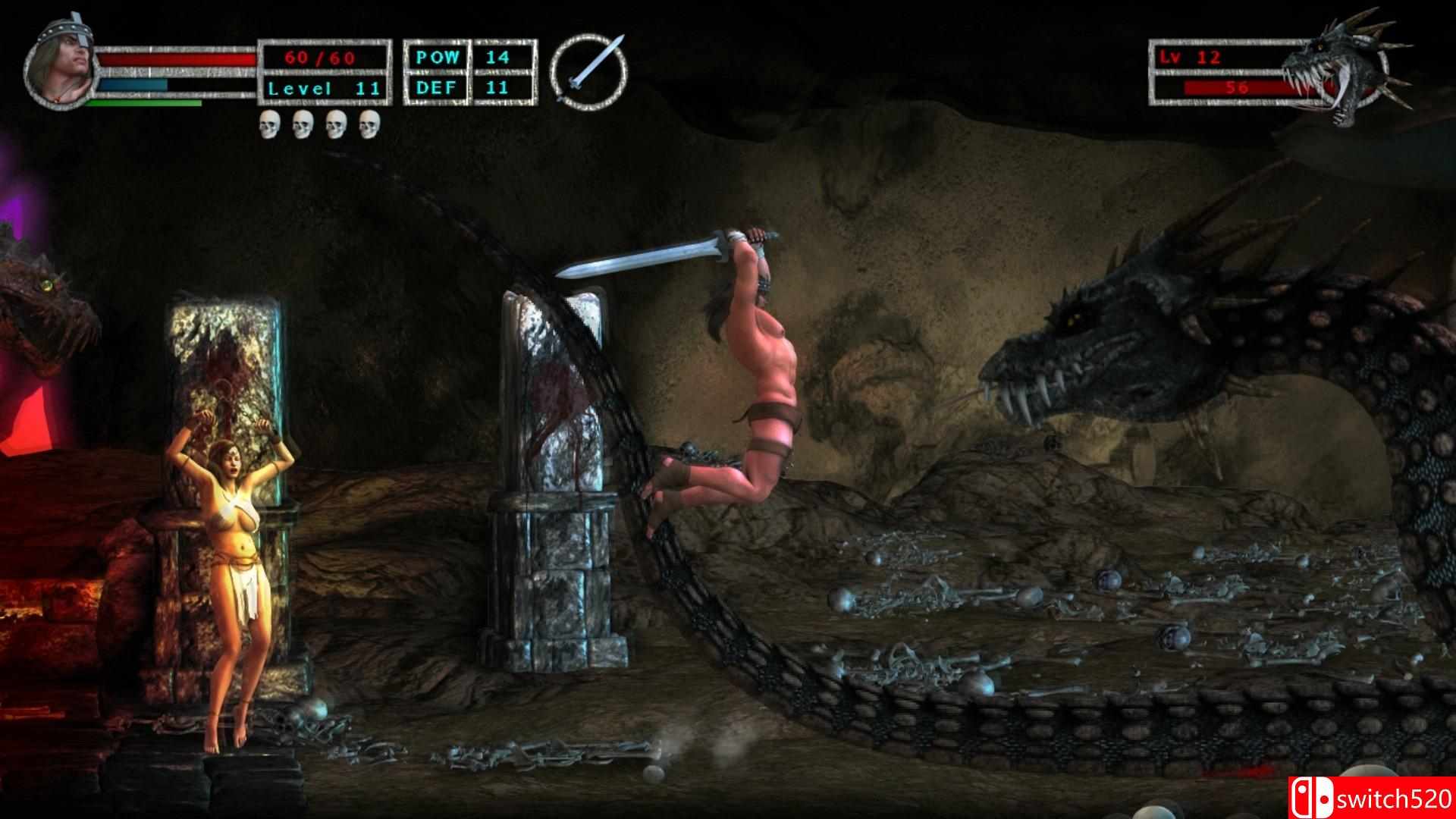Click the second skull life counter icon
This screenshot has width=1456, height=819.
point(302,125)
